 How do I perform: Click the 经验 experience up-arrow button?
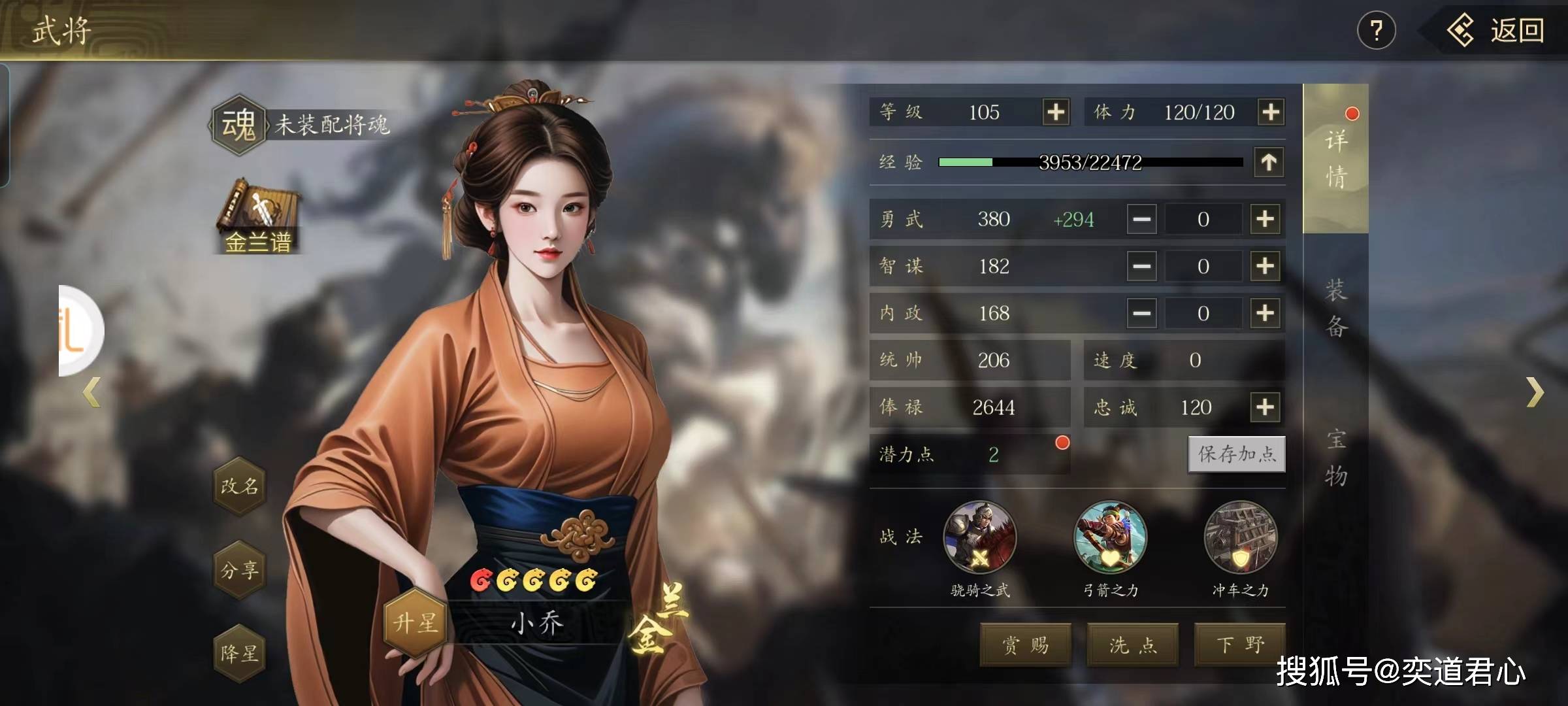pyautogui.click(x=1269, y=162)
